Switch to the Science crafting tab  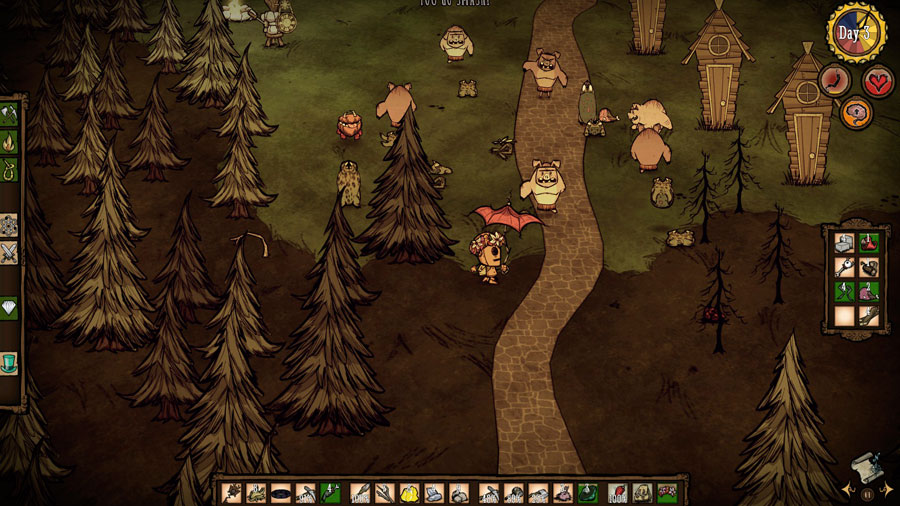point(9,224)
